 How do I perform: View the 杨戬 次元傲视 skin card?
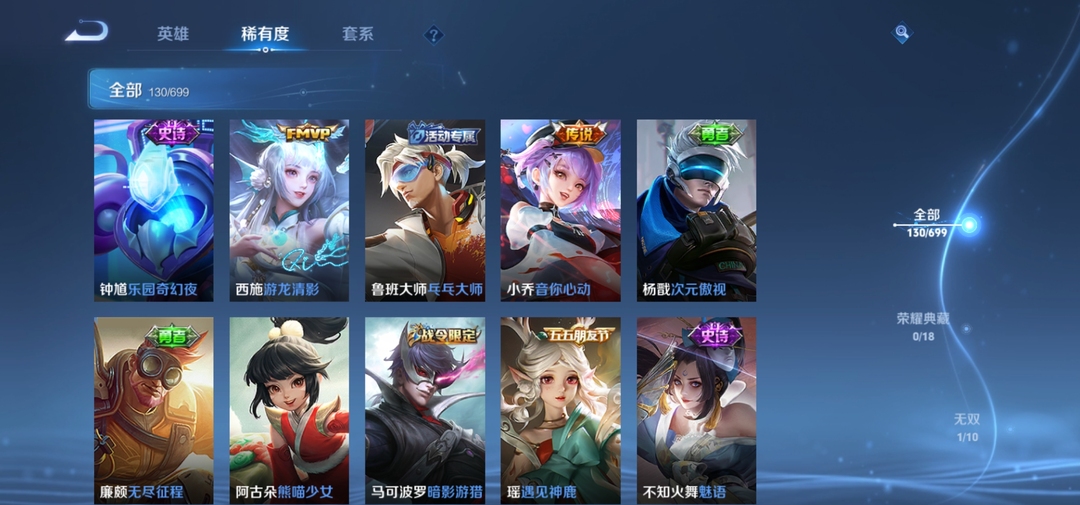pyautogui.click(x=696, y=210)
